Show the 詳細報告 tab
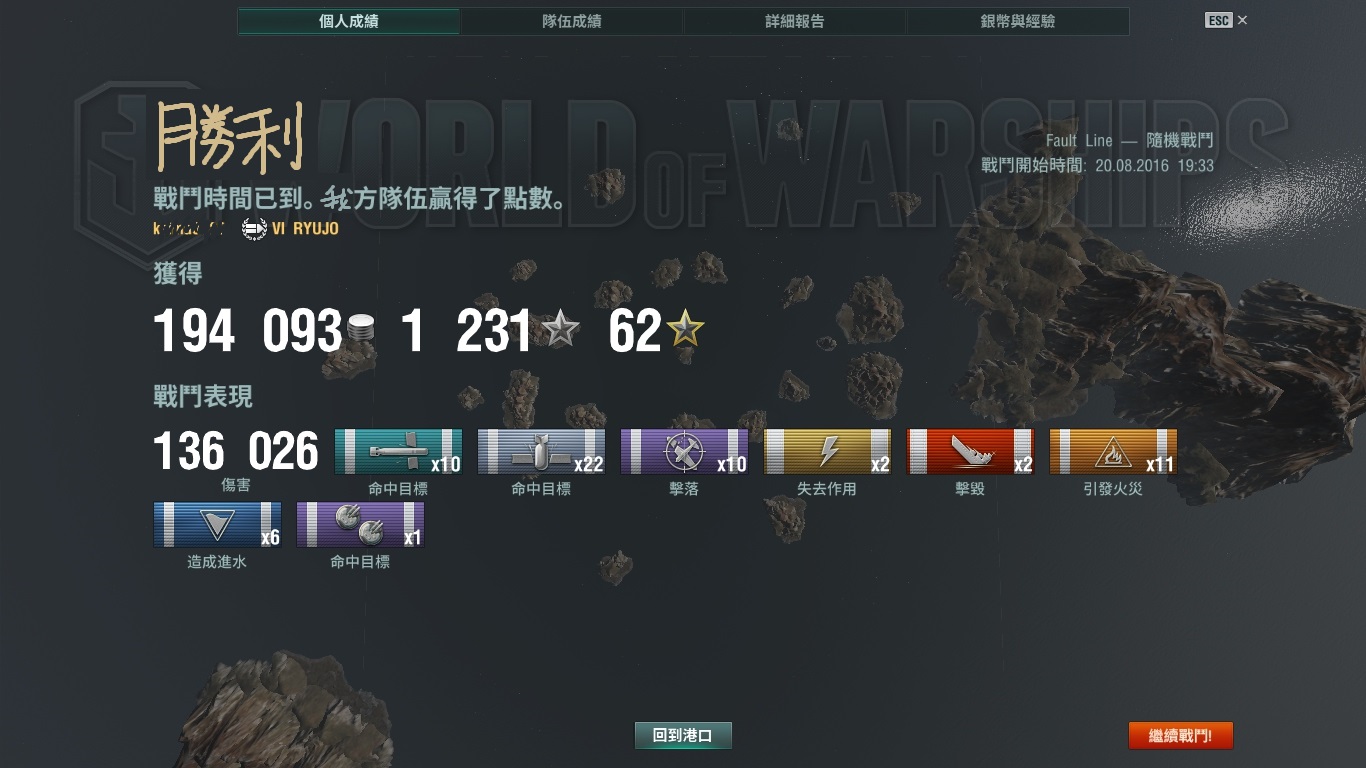Screen dimensions: 1366x768 pos(795,21)
